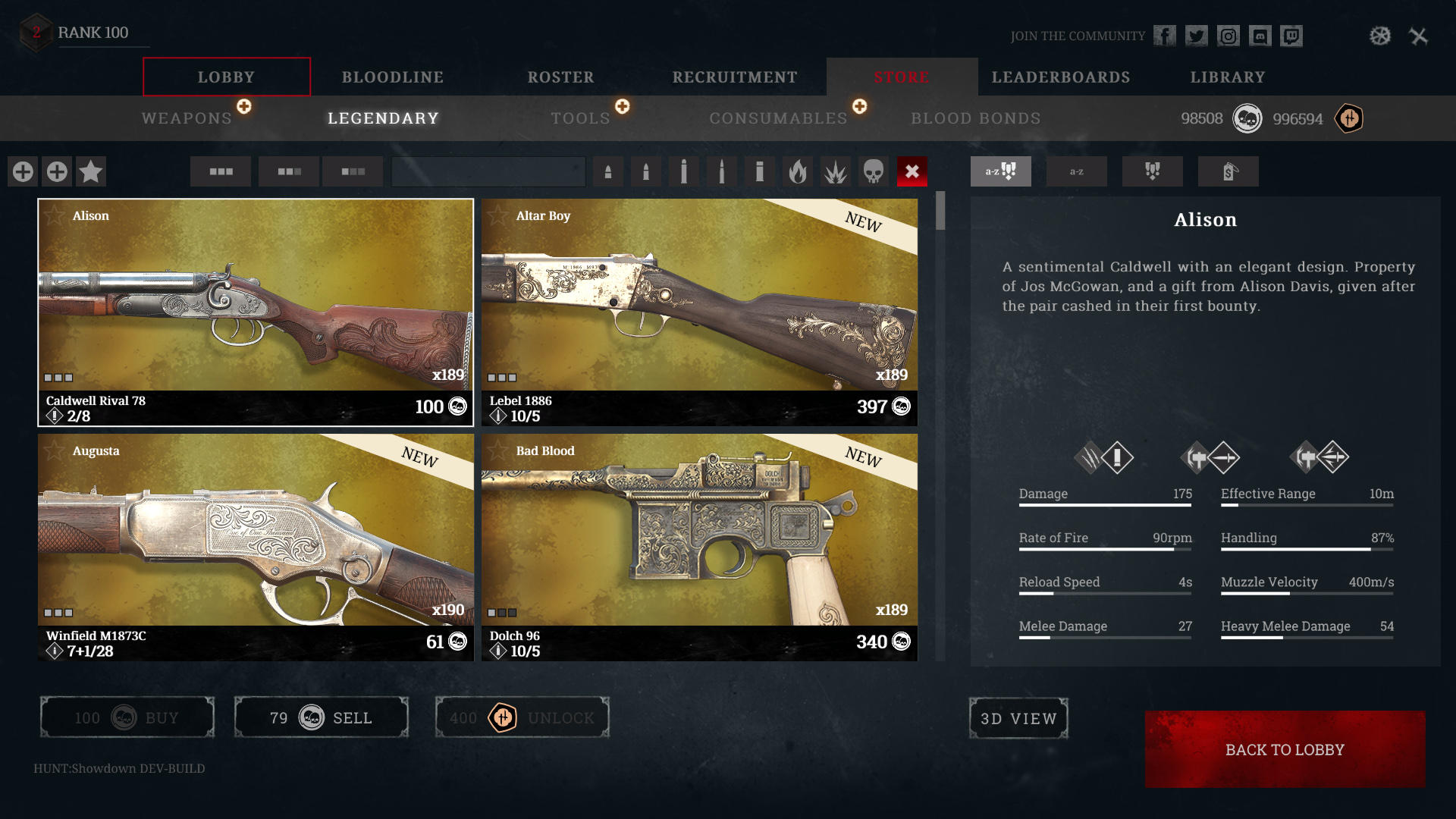Switch to the Lobby tab
Viewport: 1456px width, 819px height.
(226, 77)
